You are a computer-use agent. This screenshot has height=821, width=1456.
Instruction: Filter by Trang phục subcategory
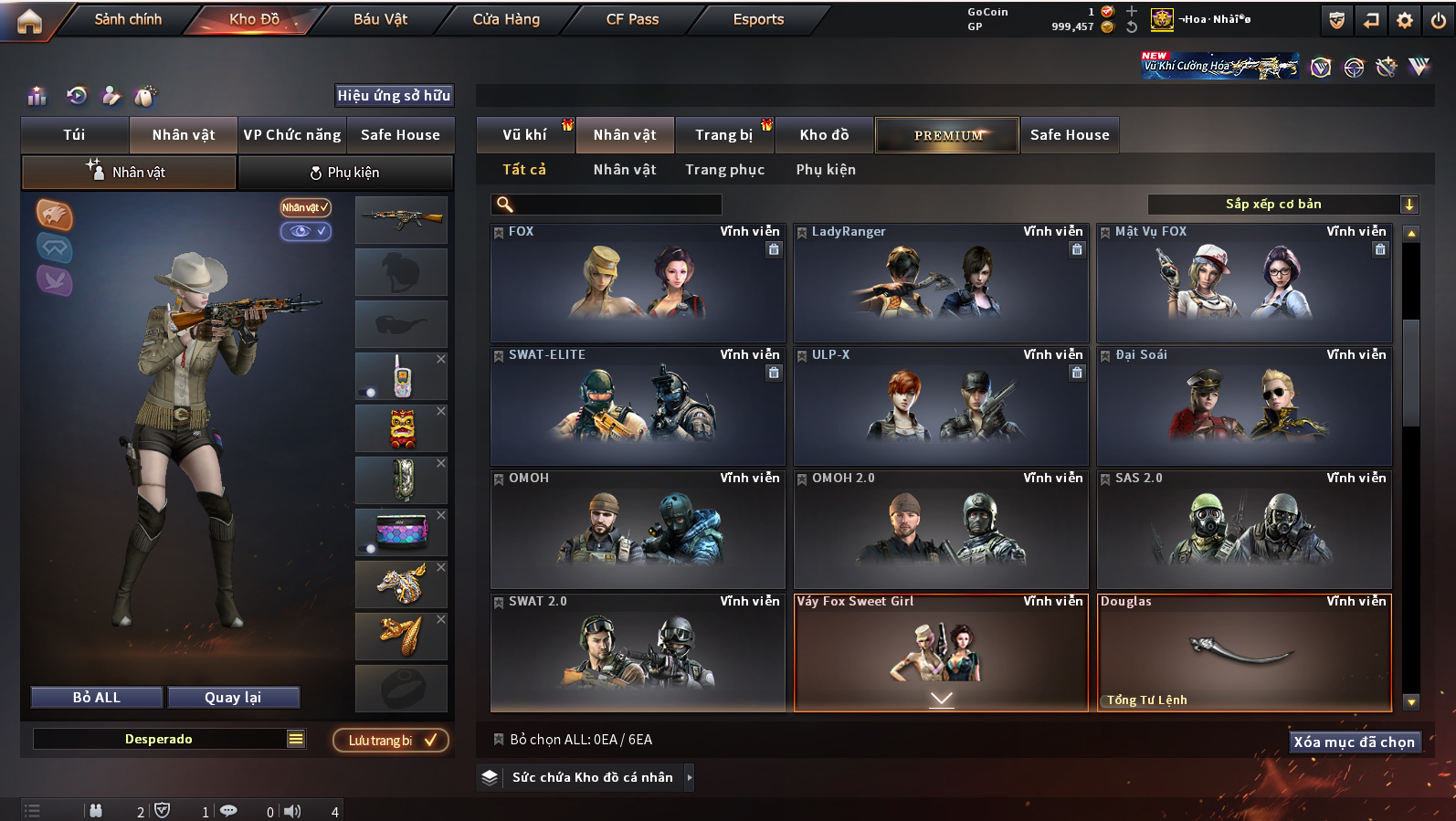coord(724,170)
